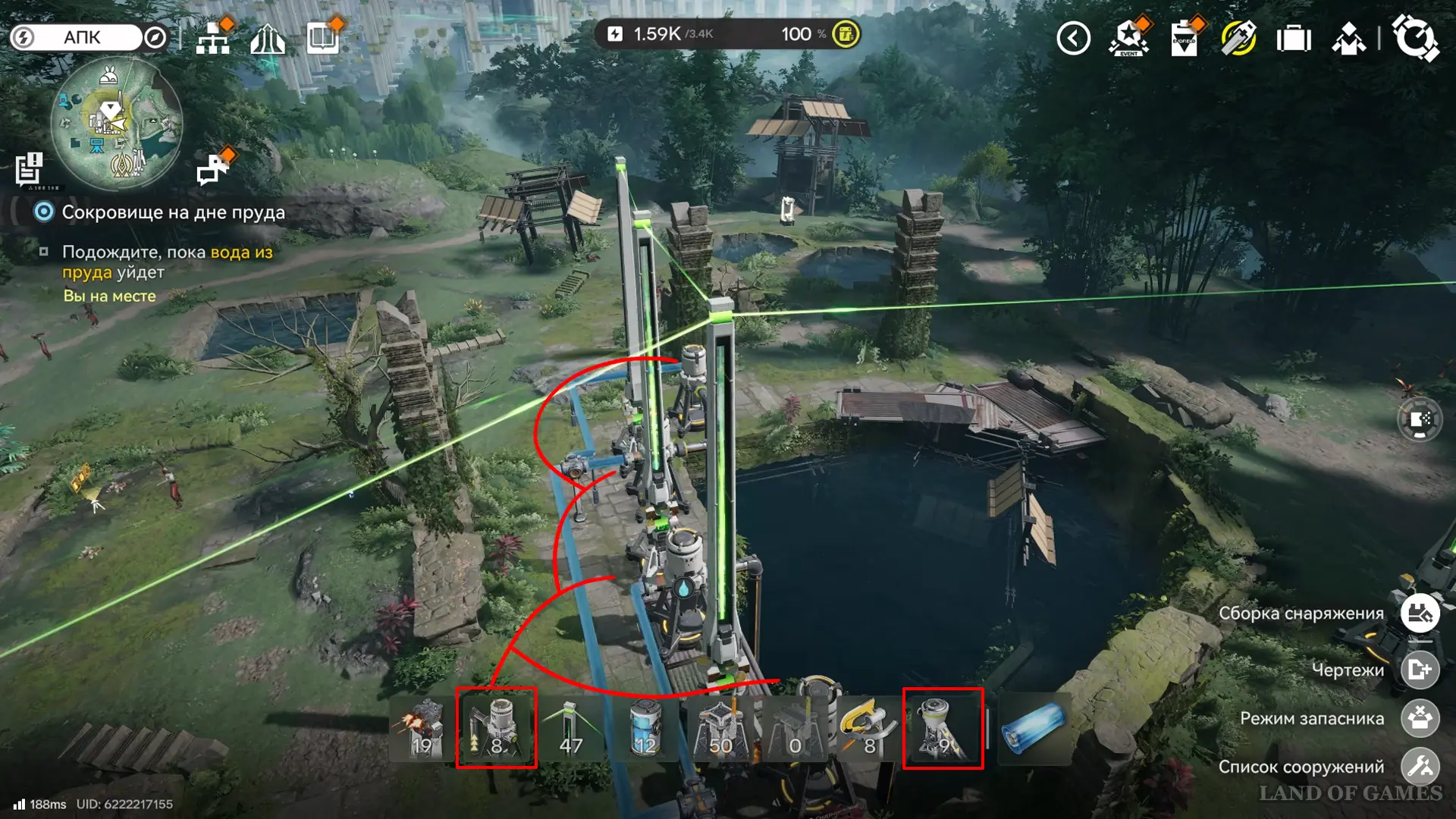Open the hierarchy tree icon menu

213,39
